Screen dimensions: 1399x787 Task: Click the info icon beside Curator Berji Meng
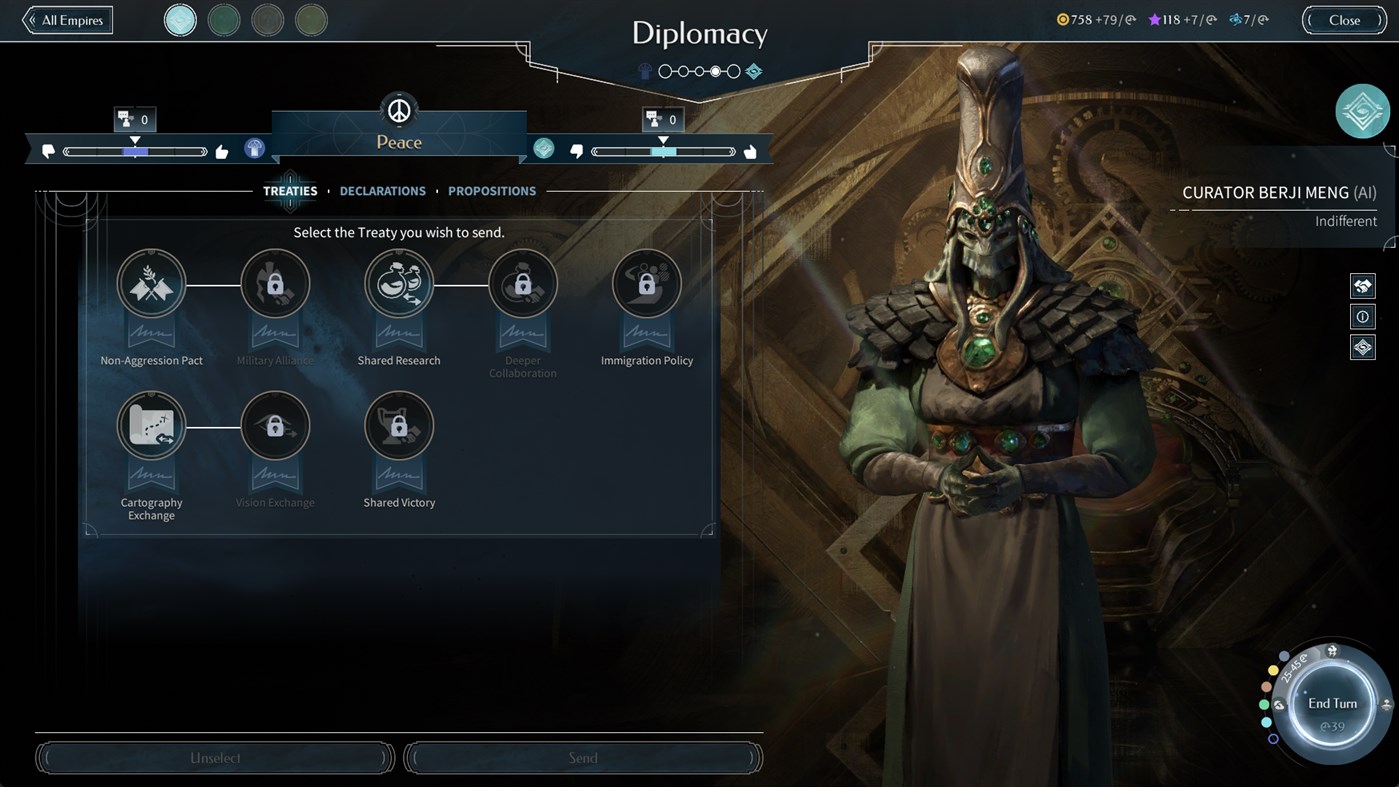[x=1362, y=316]
